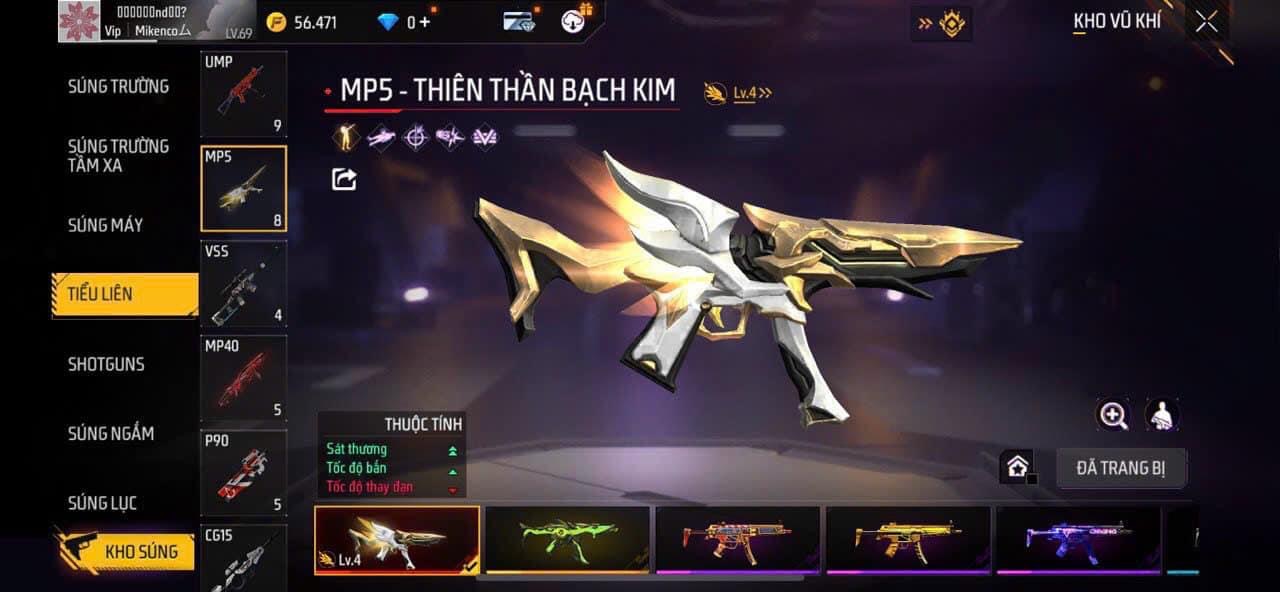This screenshot has width=1280, height=592.
Task: Select the blue-purple MP5 skin thumbnail
Action: [1078, 539]
